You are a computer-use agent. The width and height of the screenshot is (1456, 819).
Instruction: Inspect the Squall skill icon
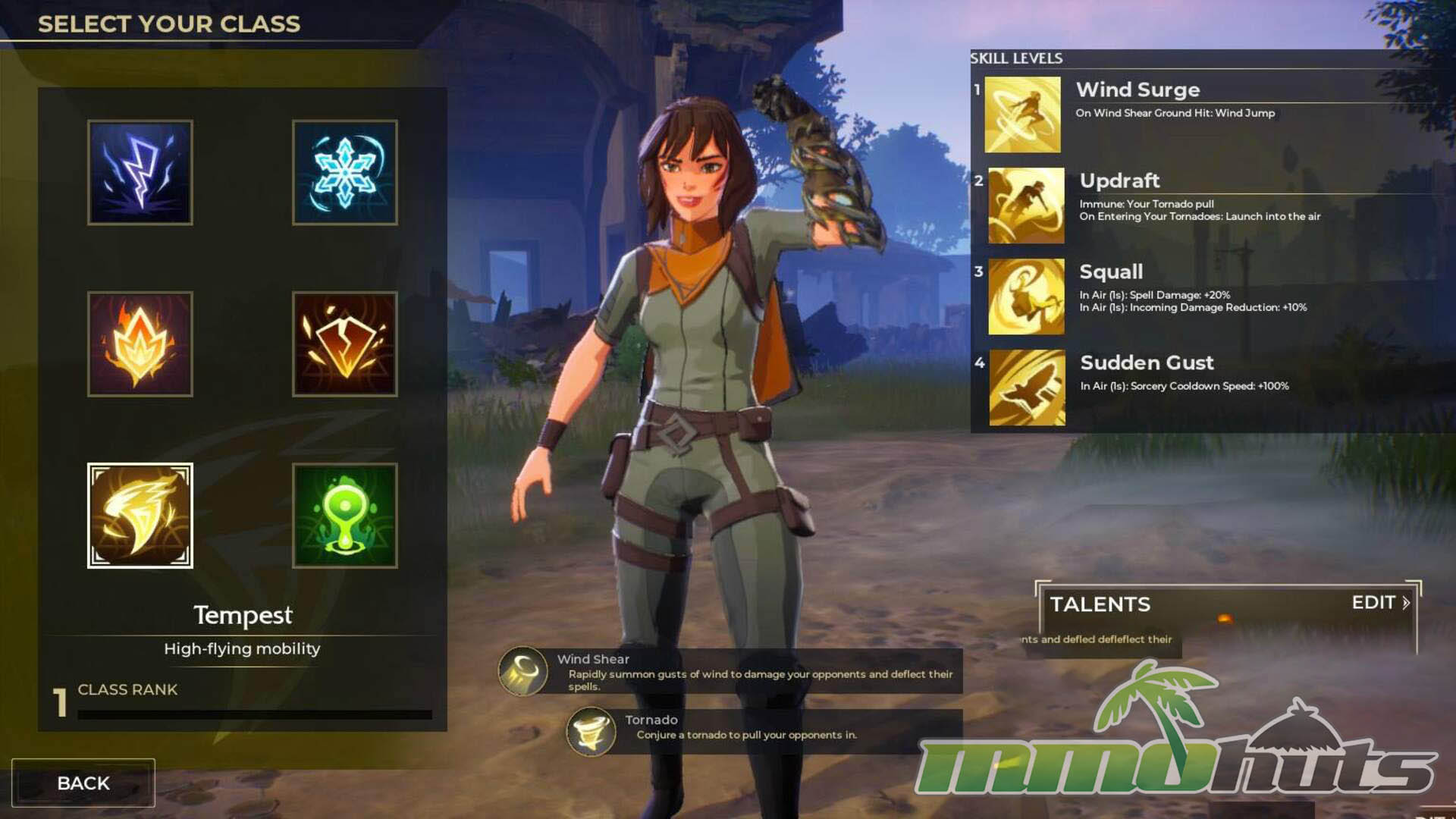tap(1026, 297)
